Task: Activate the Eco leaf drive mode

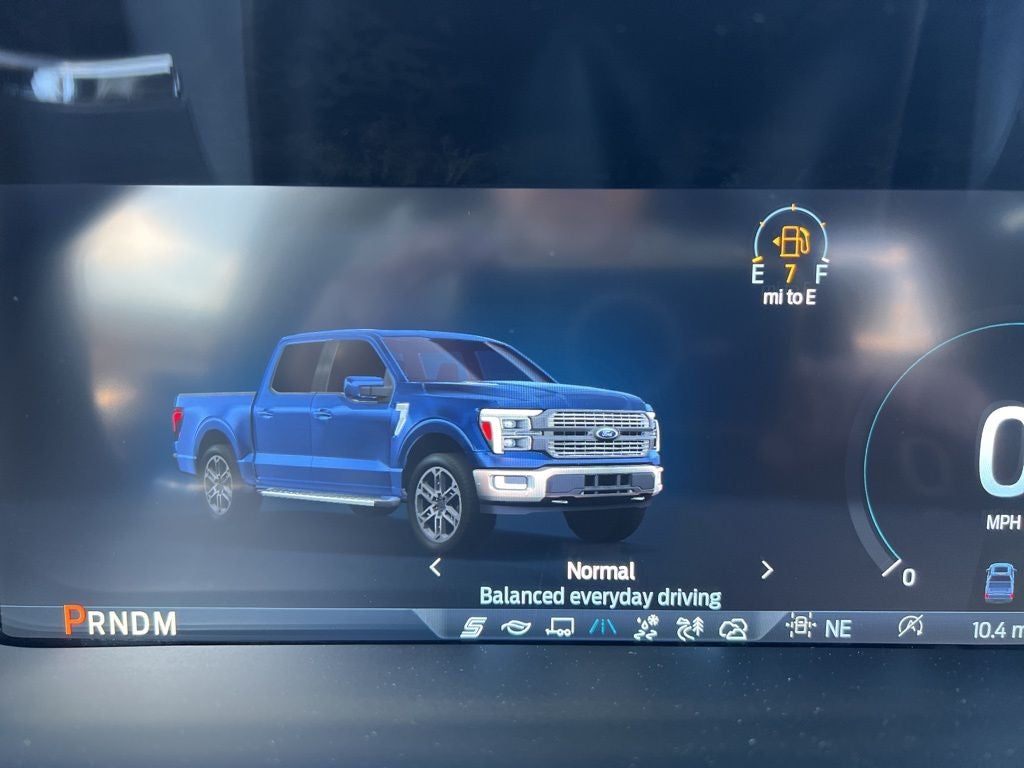Action: point(516,628)
